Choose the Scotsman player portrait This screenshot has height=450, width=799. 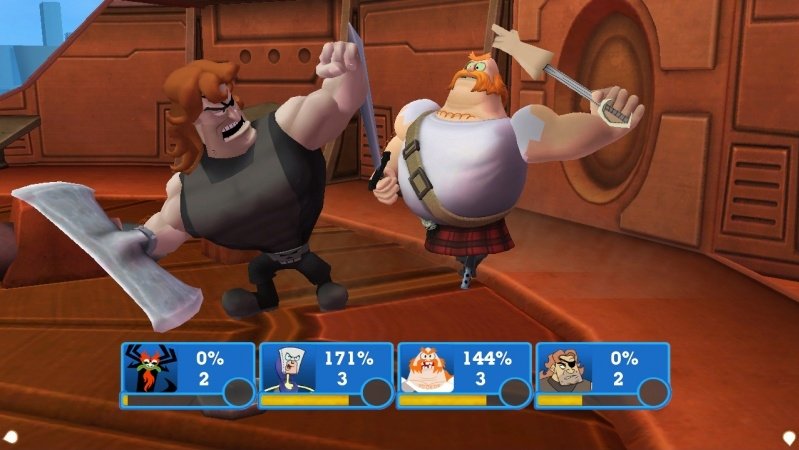tap(426, 370)
